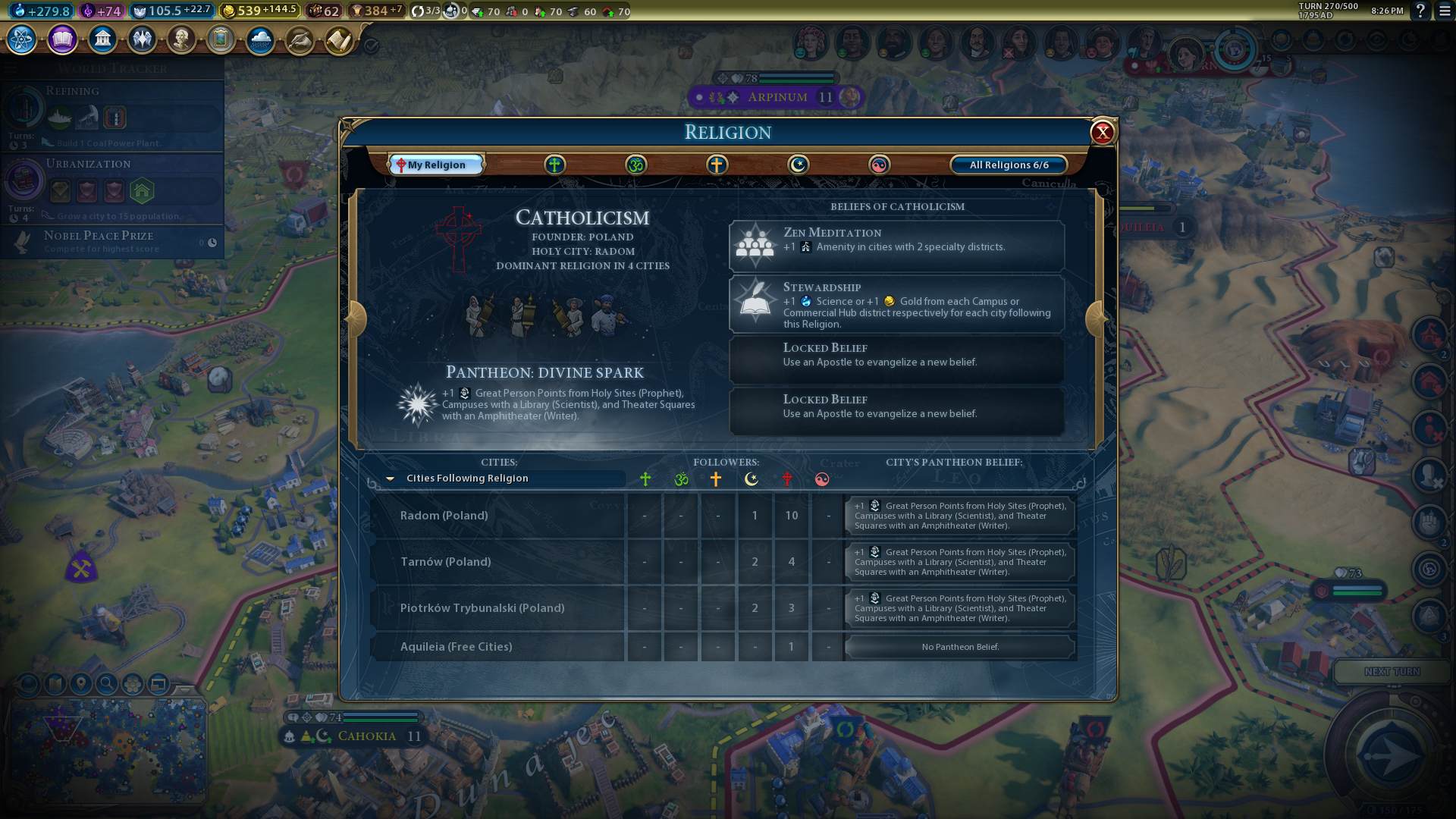Open the game menu hamburger icon
Screen dimensions: 1456x819
pos(1445,11)
